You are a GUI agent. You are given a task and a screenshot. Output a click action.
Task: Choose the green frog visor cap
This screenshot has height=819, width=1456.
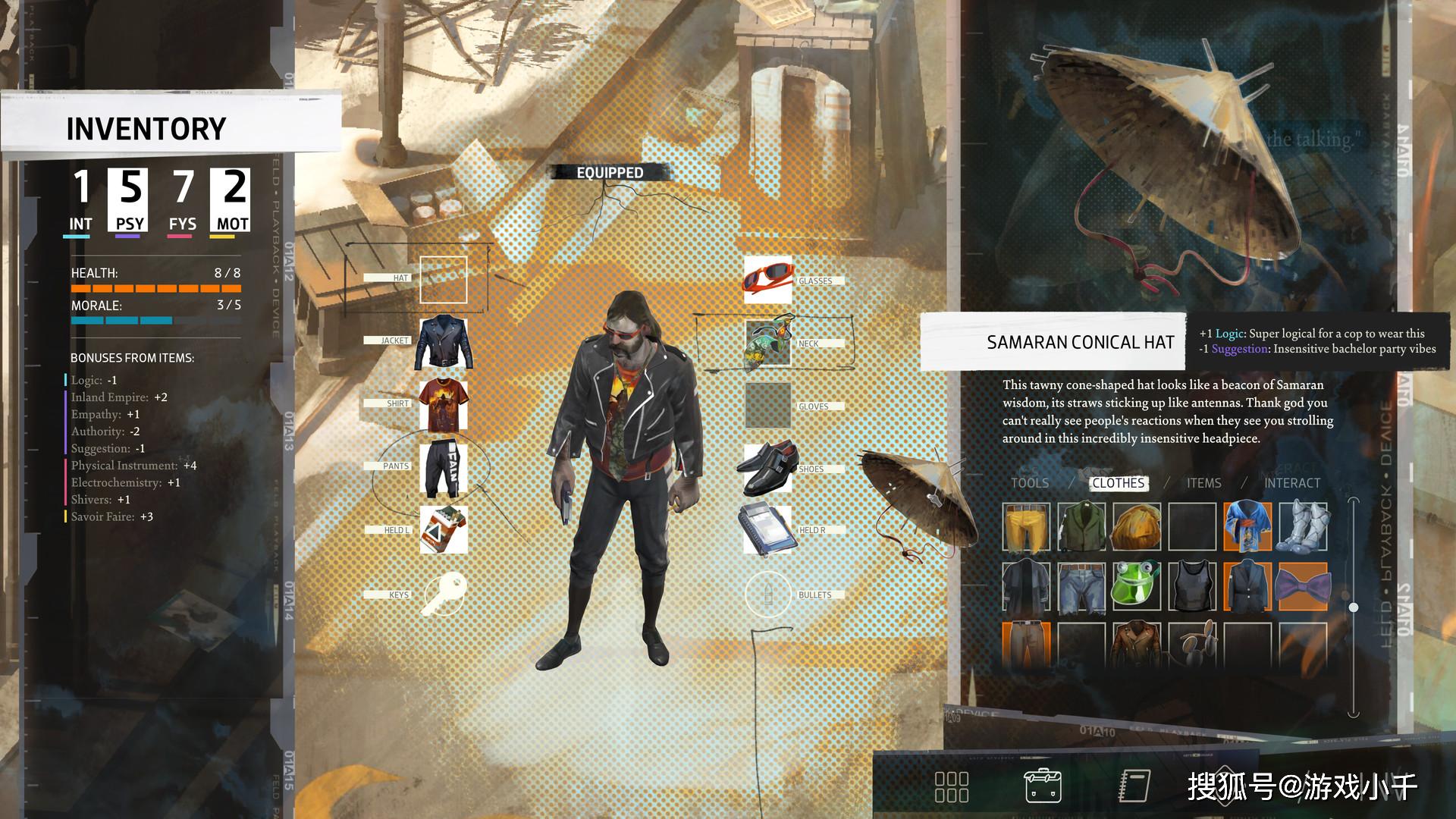(1136, 586)
